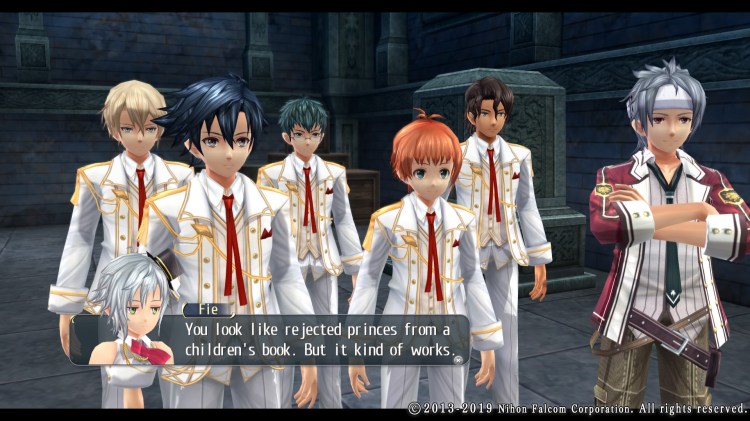This screenshot has width=750, height=421.
Task: Click the dialogue continue indicator
Action: (459, 358)
